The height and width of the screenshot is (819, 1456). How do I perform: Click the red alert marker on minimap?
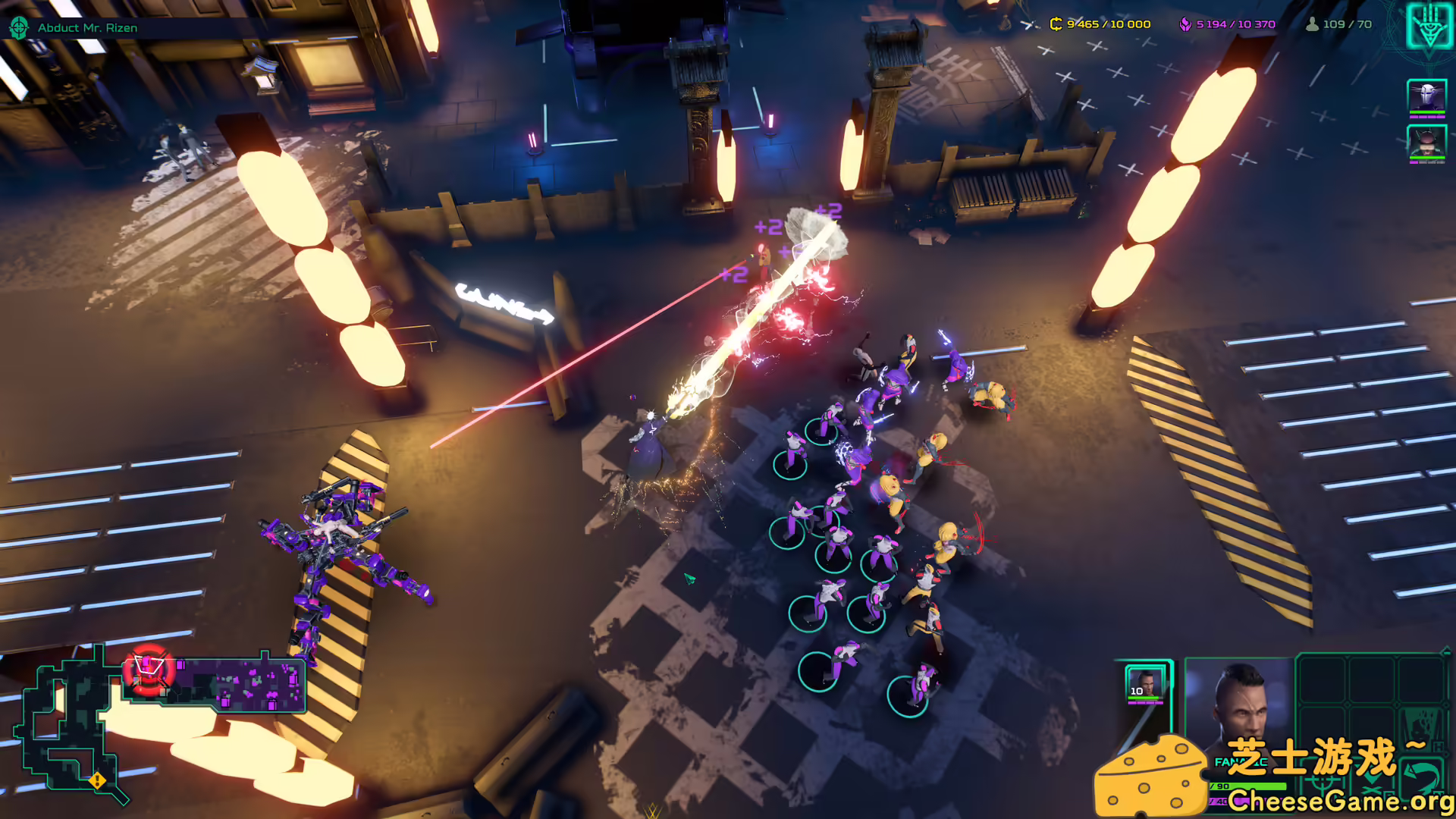tap(149, 670)
